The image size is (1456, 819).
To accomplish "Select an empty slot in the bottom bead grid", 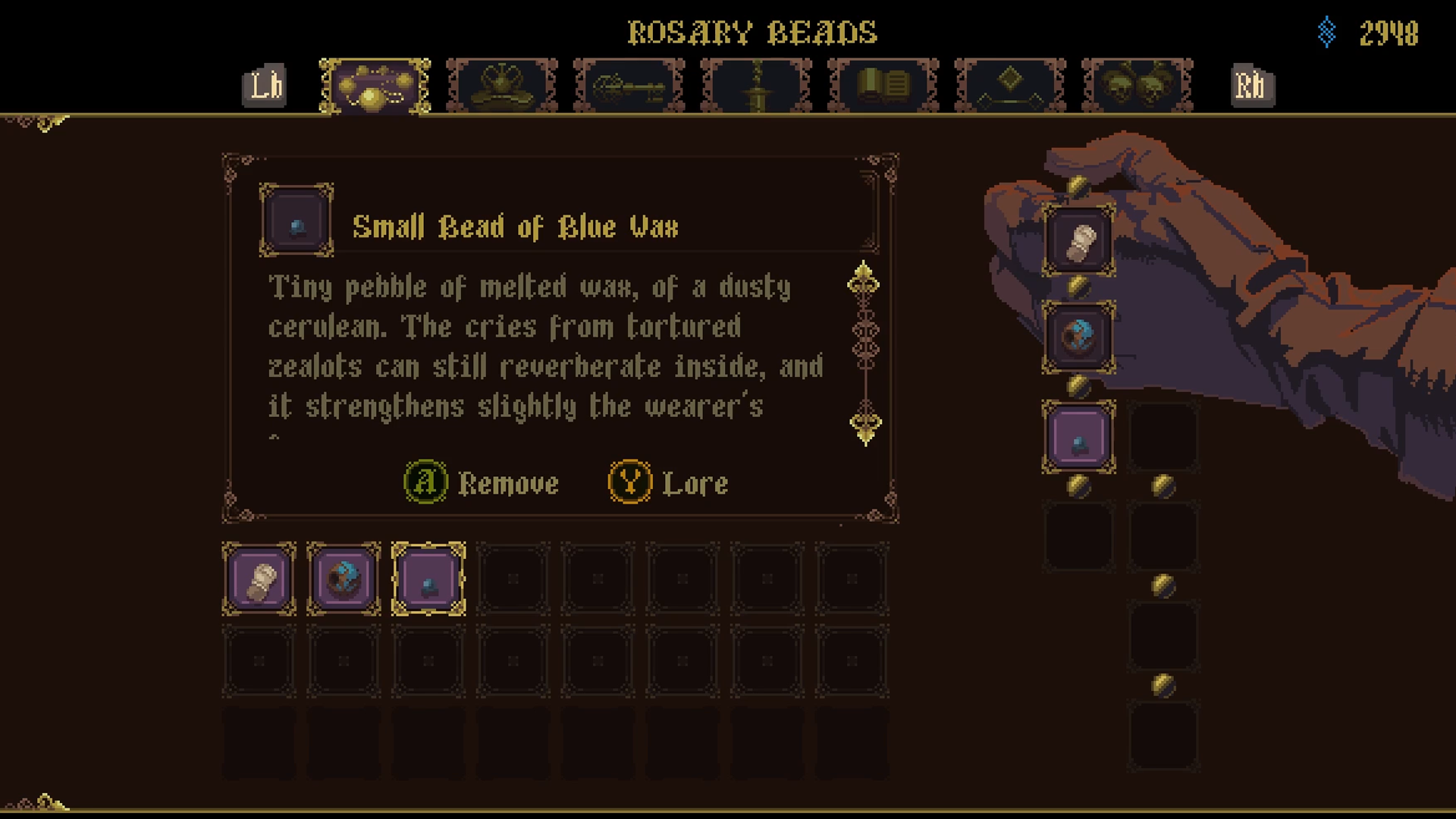I will click(x=513, y=579).
